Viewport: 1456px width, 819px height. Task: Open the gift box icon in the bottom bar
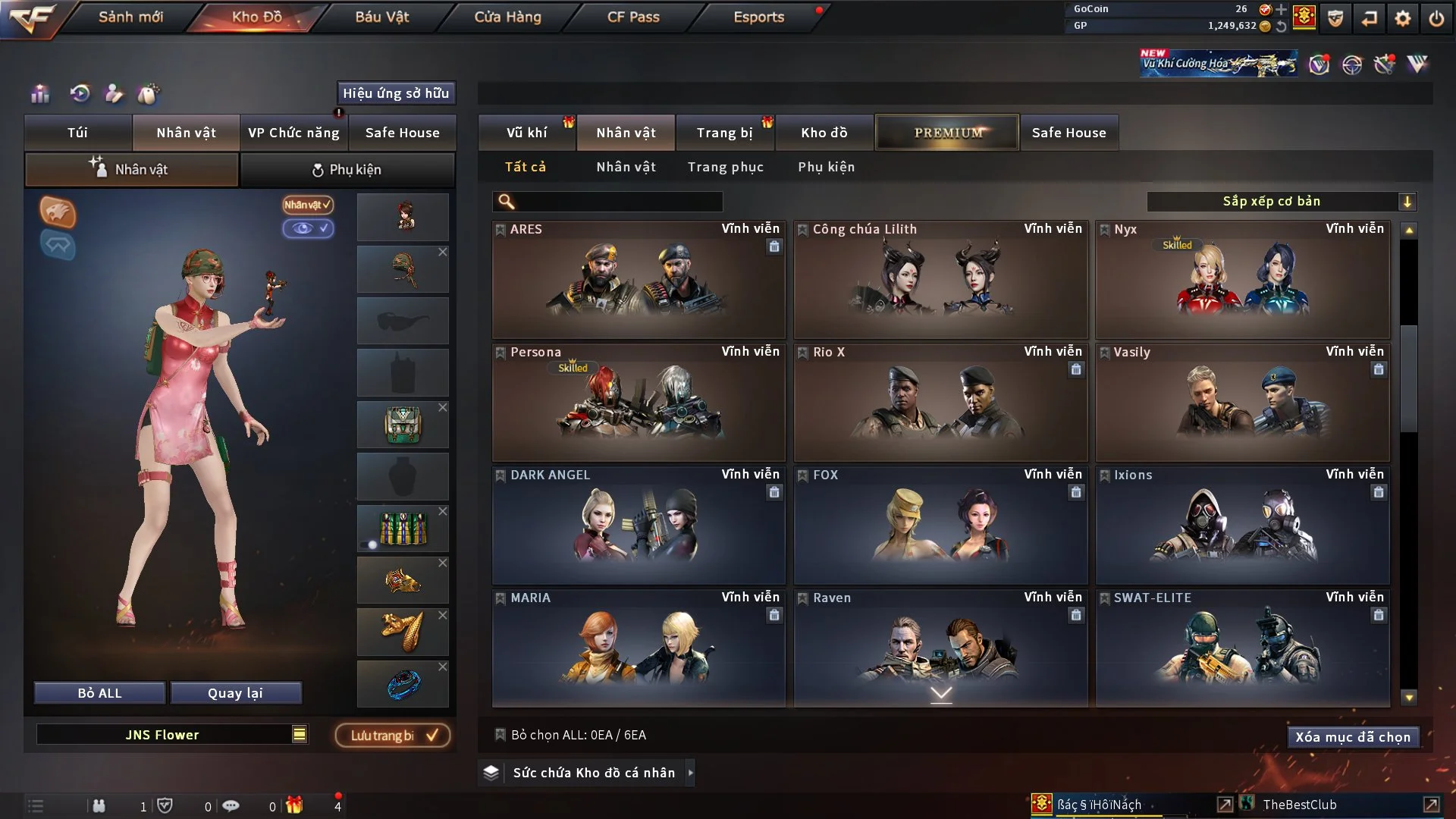click(296, 805)
